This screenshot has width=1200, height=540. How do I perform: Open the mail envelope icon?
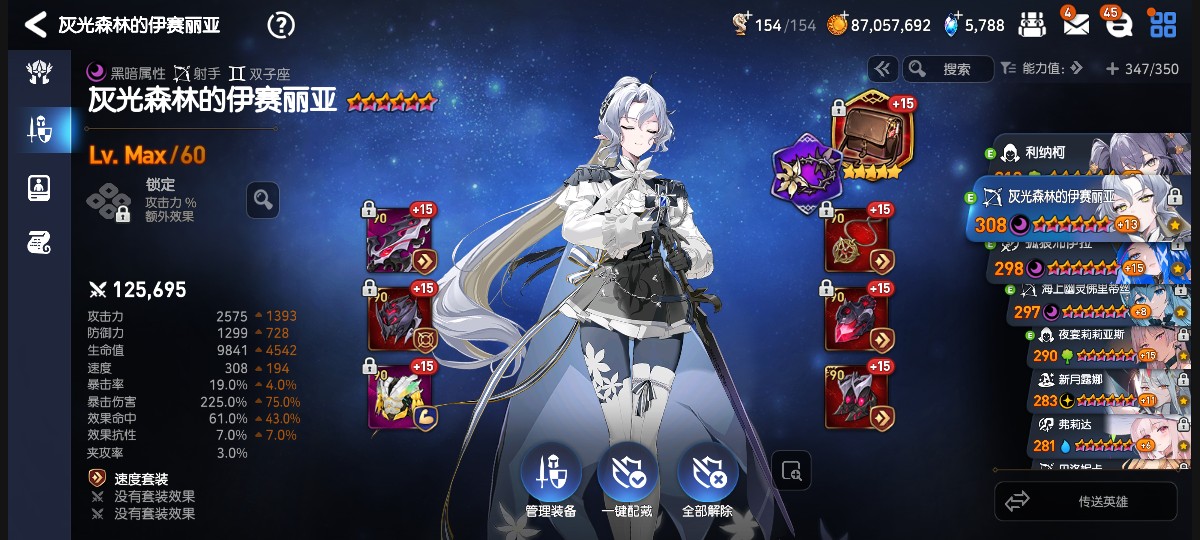[x=1075, y=25]
